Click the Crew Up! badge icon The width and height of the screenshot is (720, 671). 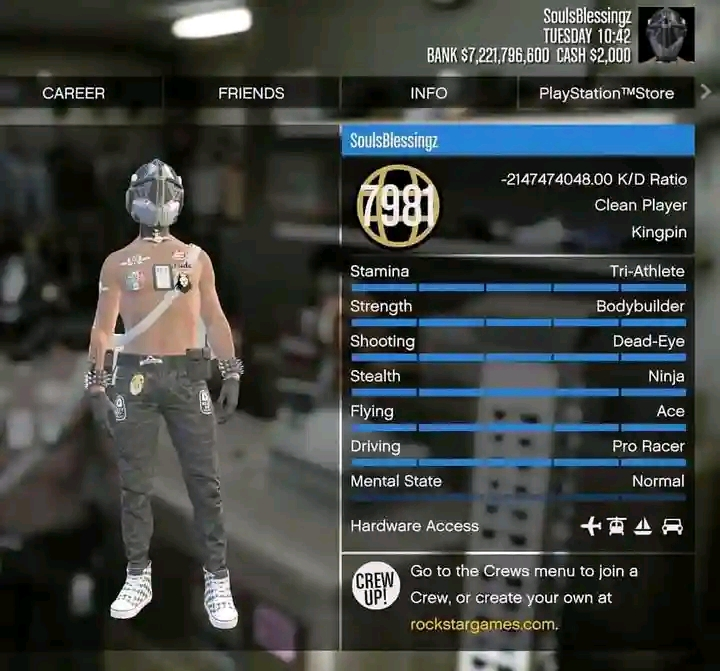point(376,588)
